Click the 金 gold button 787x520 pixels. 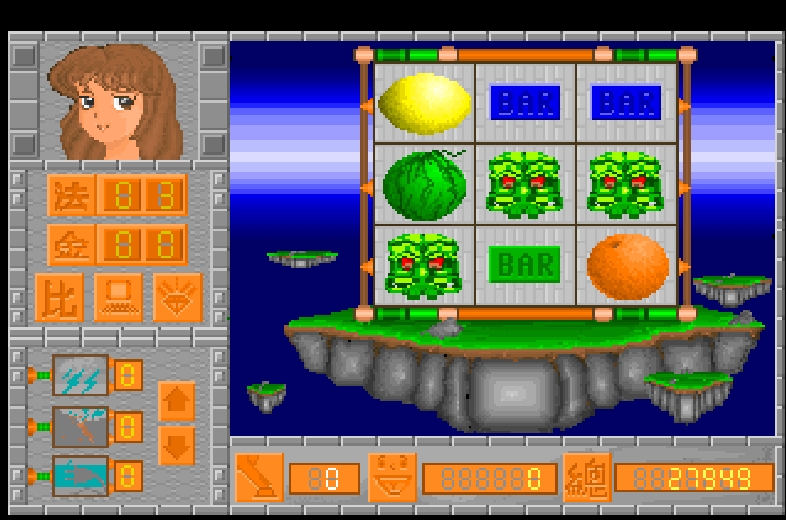coord(70,245)
